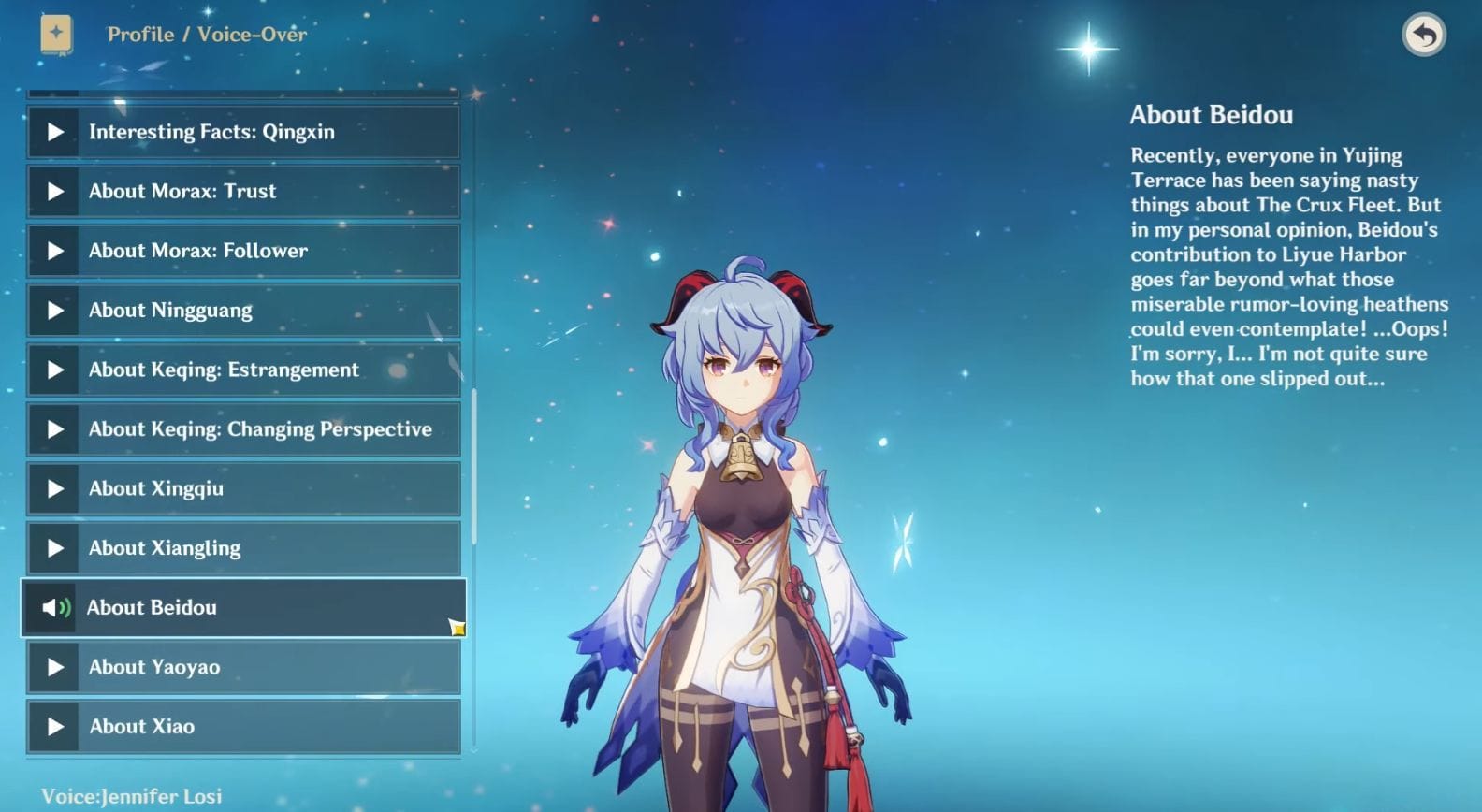The image size is (1482, 812).
Task: Play the About Morax: Trust entry
Action: pyautogui.click(x=243, y=192)
